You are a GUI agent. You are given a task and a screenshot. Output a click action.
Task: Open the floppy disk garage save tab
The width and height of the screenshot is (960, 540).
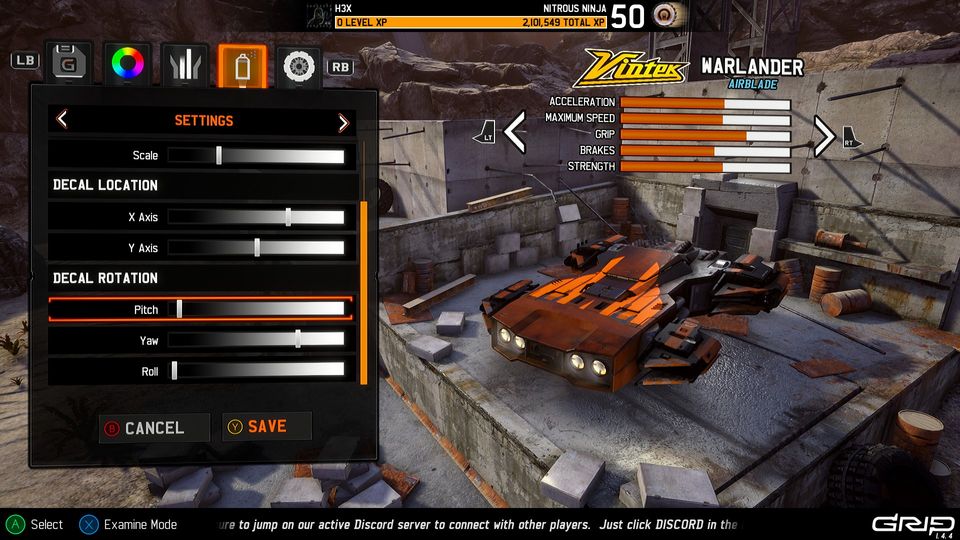pyautogui.click(x=69, y=64)
